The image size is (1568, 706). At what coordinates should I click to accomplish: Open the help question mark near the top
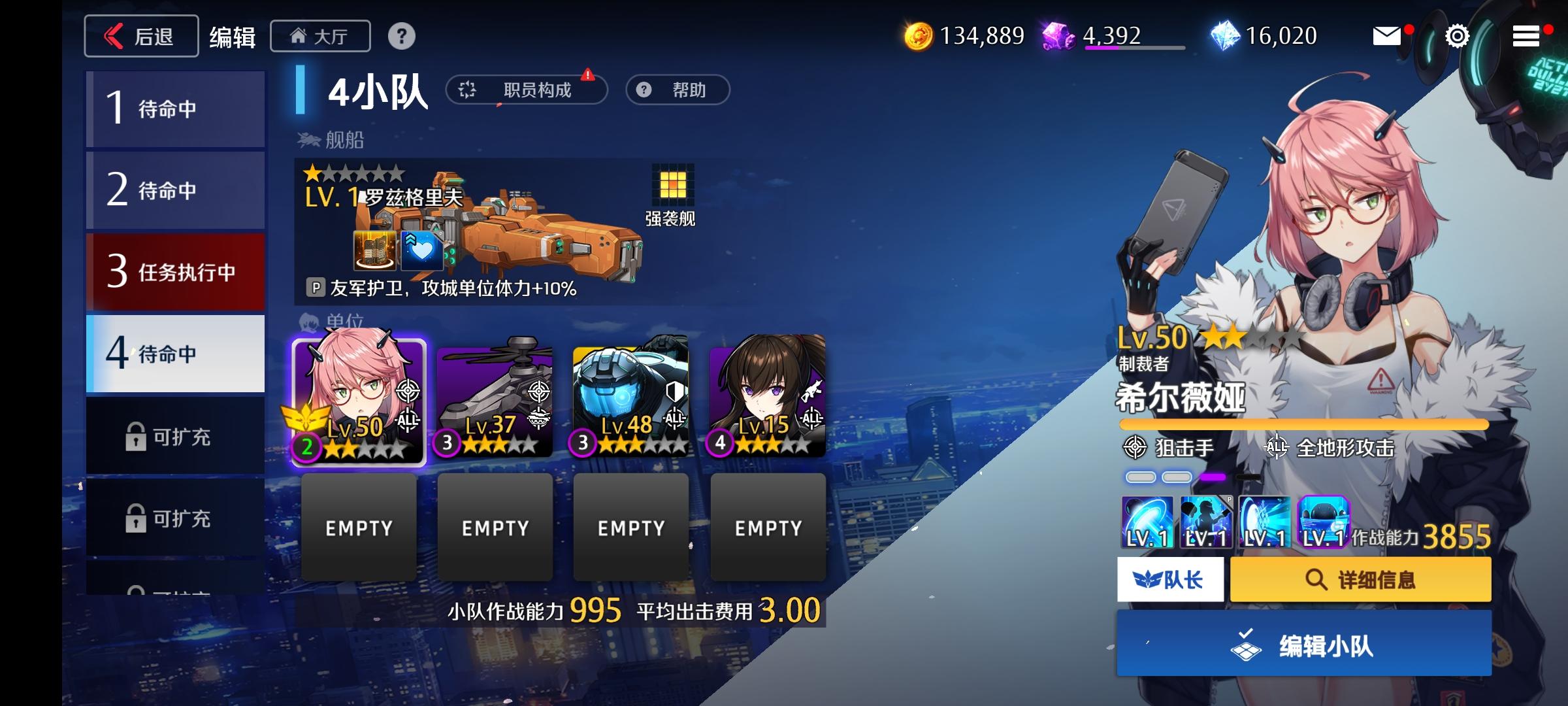pyautogui.click(x=399, y=36)
